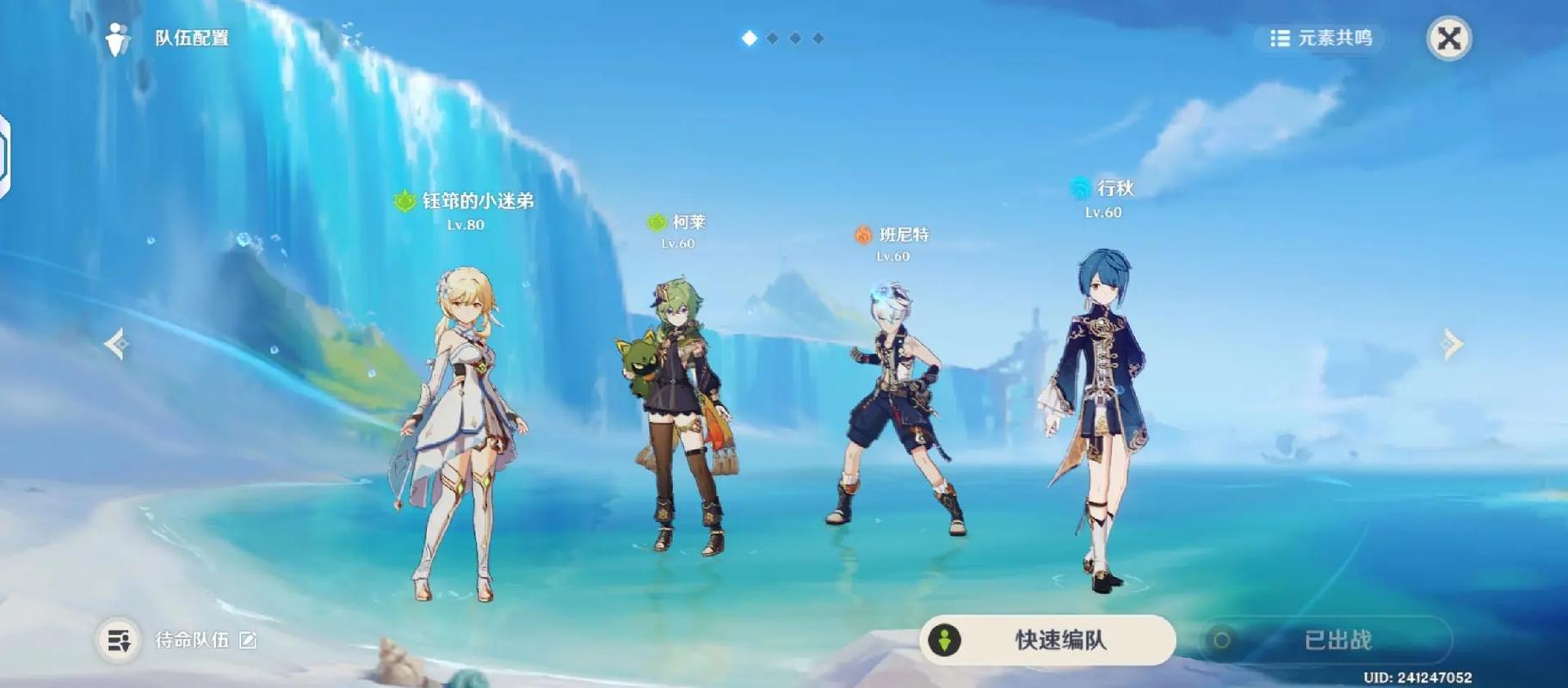The height and width of the screenshot is (688, 1568).
Task: Select the first pagination dot
Action: [x=748, y=38]
